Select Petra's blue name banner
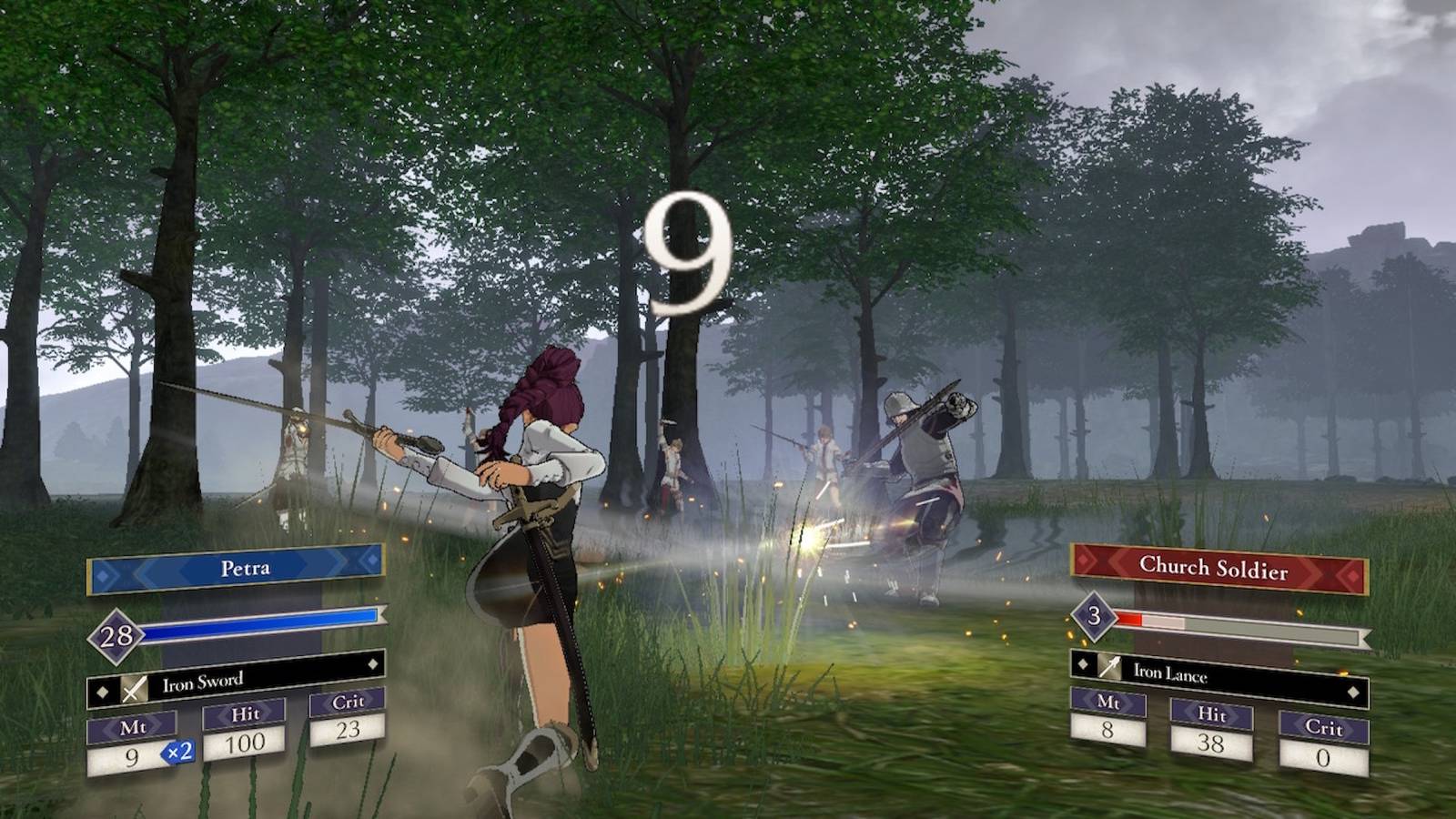 (x=237, y=569)
